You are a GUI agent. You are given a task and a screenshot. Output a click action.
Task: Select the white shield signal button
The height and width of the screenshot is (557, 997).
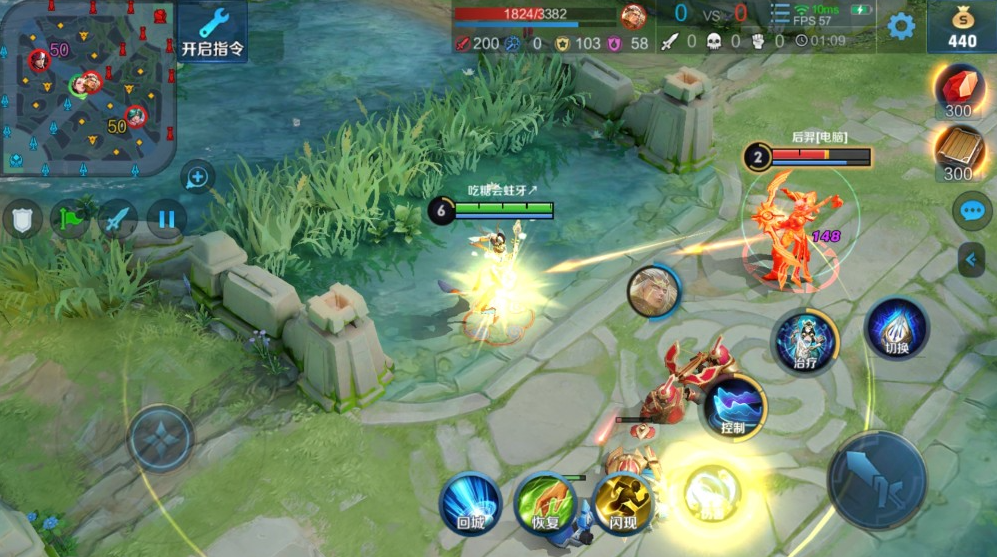(x=23, y=219)
